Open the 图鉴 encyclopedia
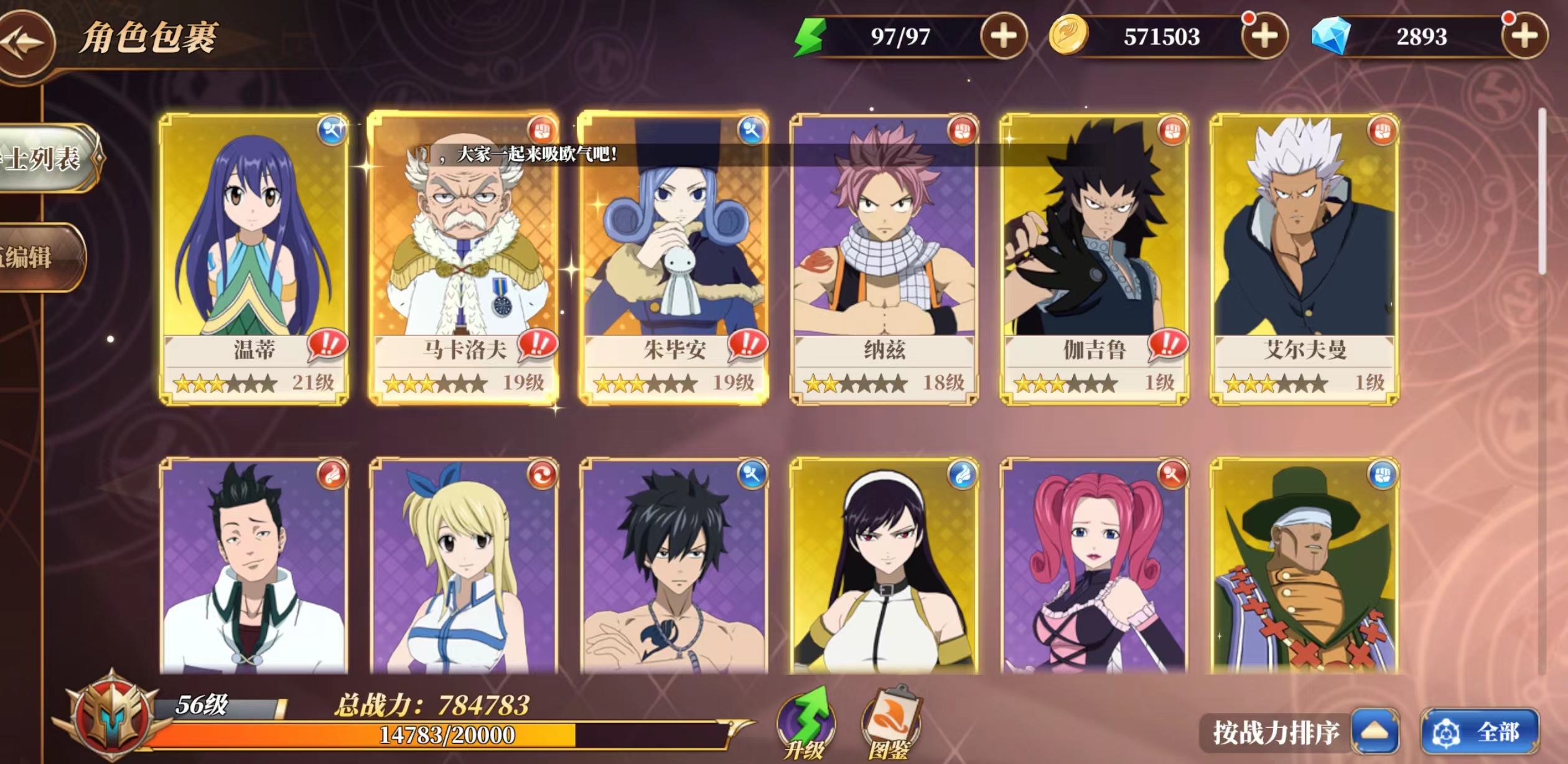The height and width of the screenshot is (764, 1568). click(890, 725)
